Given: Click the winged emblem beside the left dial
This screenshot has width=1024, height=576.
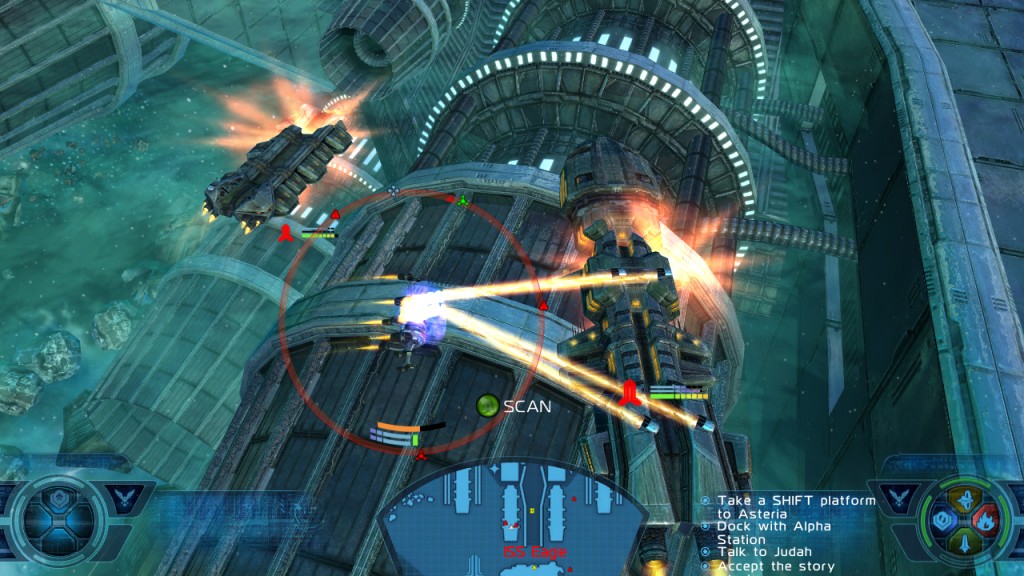Looking at the screenshot, I should coord(125,498).
